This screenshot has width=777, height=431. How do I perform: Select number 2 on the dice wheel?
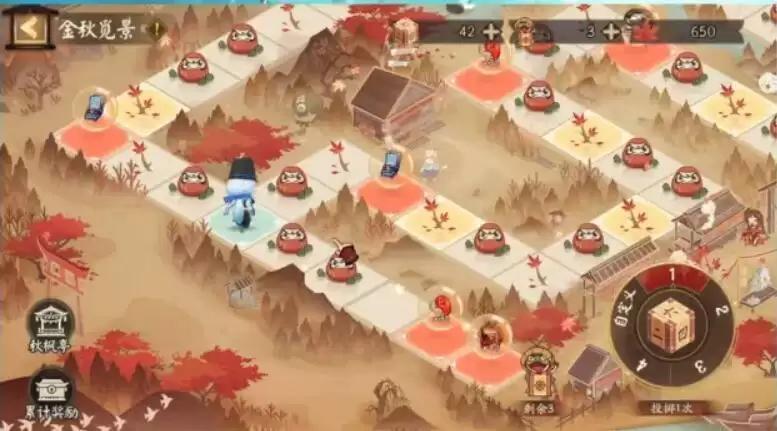pyautogui.click(x=717, y=310)
